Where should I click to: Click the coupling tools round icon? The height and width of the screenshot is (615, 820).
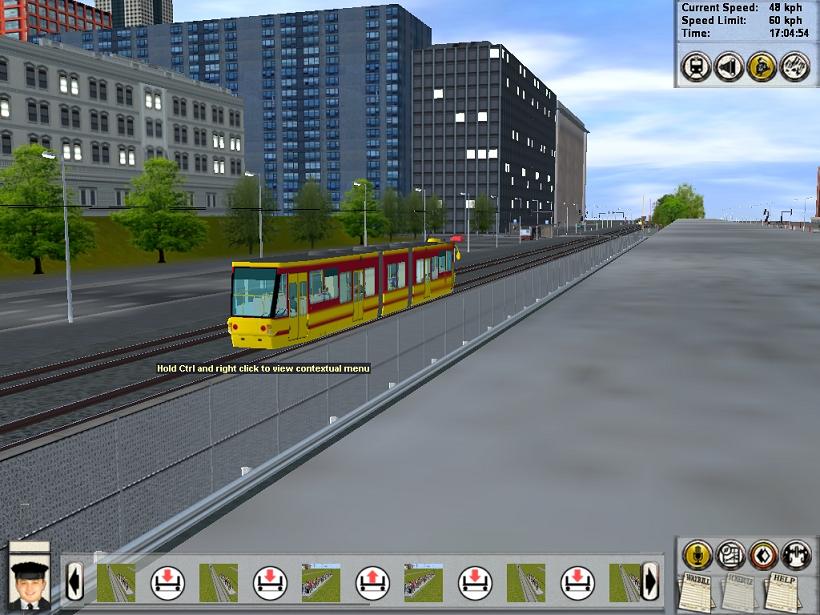(795, 66)
